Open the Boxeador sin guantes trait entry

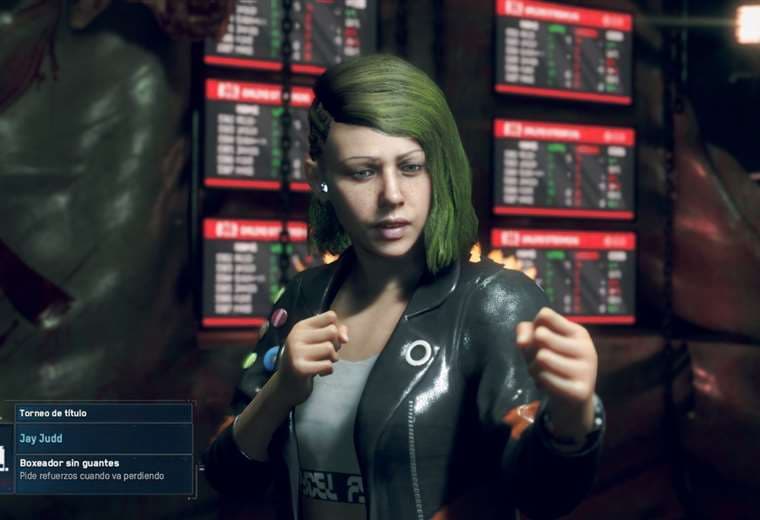(x=103, y=470)
